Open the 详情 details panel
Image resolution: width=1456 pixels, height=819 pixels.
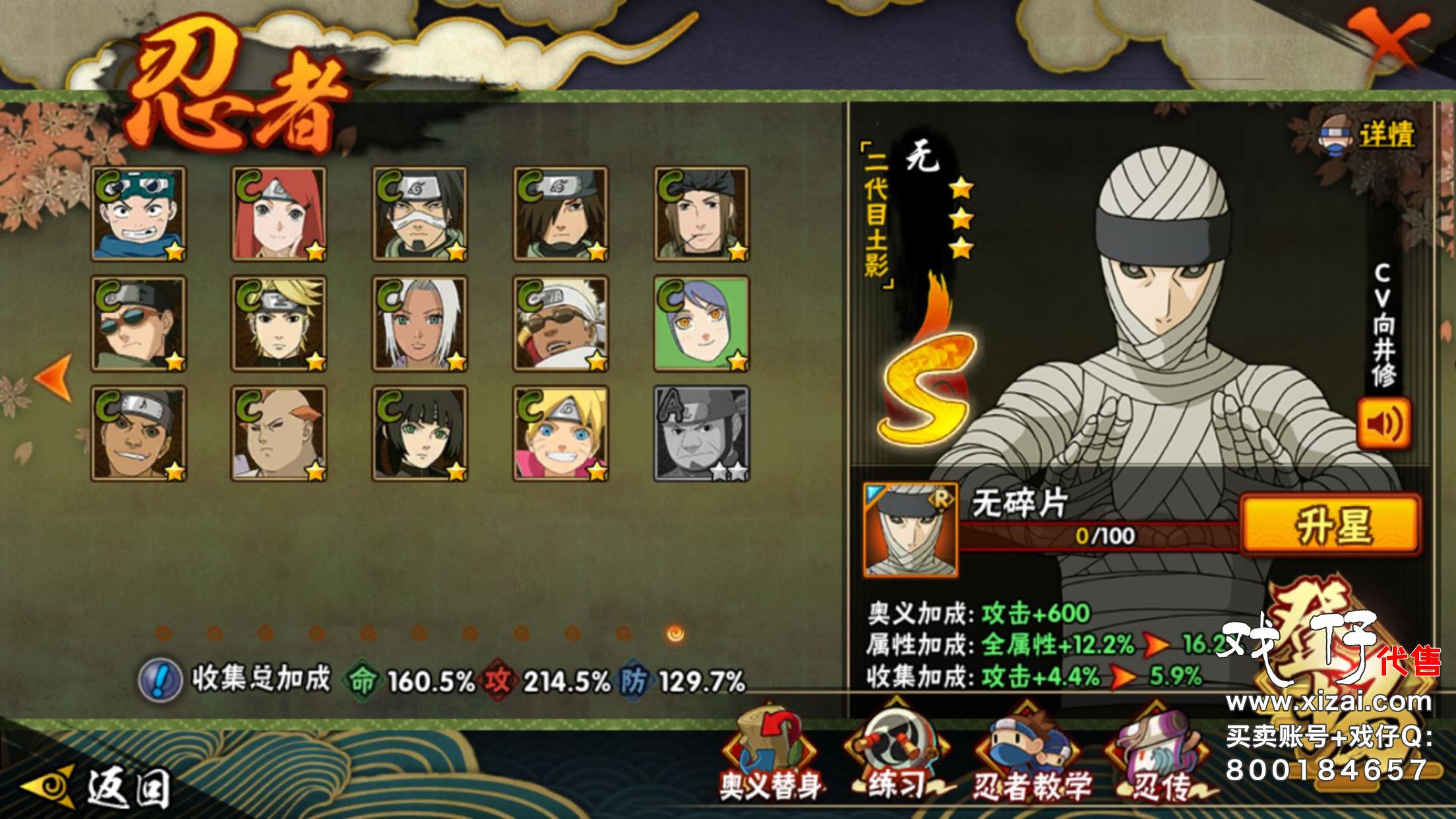[x=1369, y=136]
